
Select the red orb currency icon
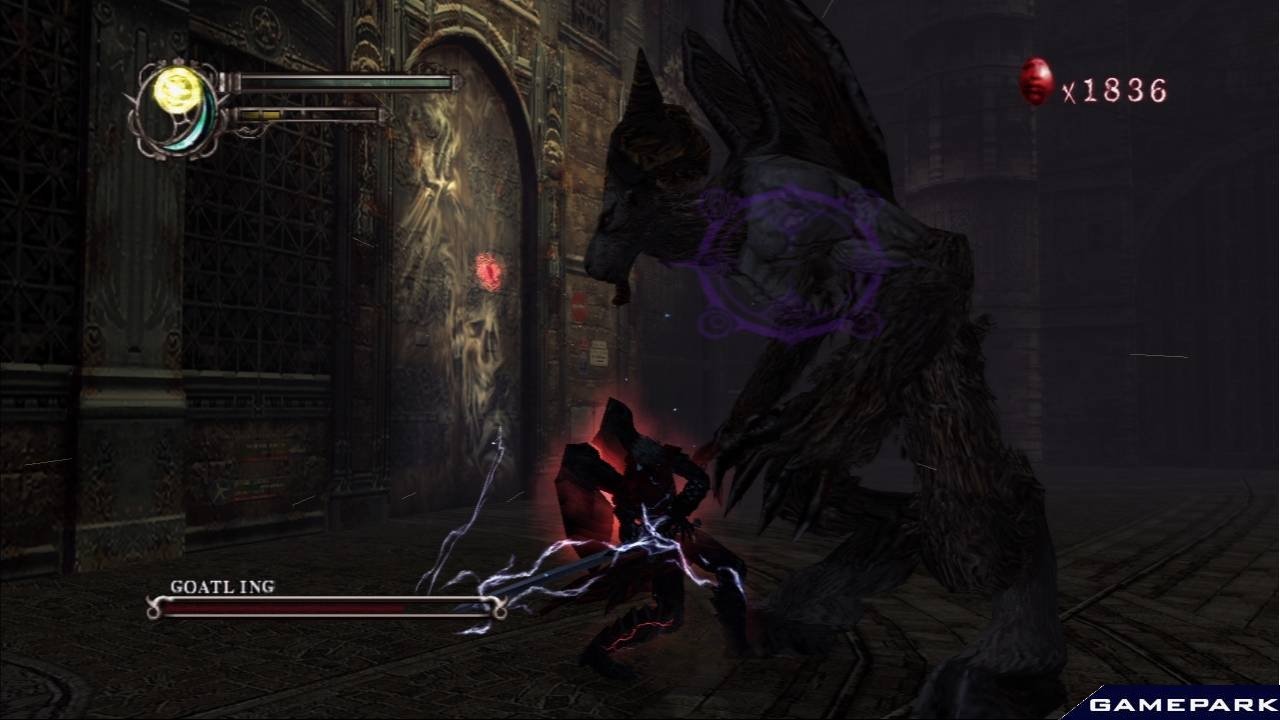coord(1036,81)
